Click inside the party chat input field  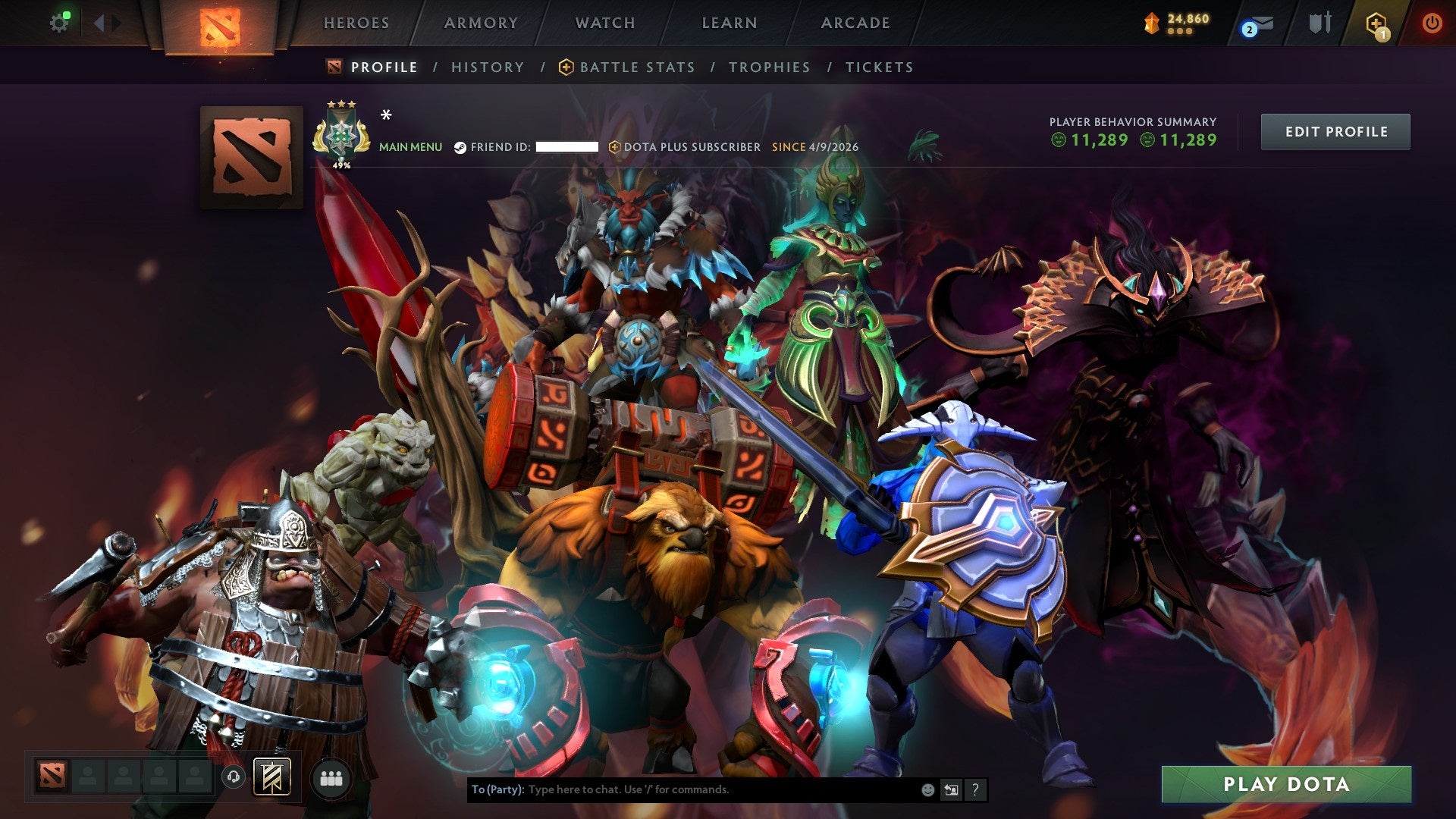tap(682, 789)
